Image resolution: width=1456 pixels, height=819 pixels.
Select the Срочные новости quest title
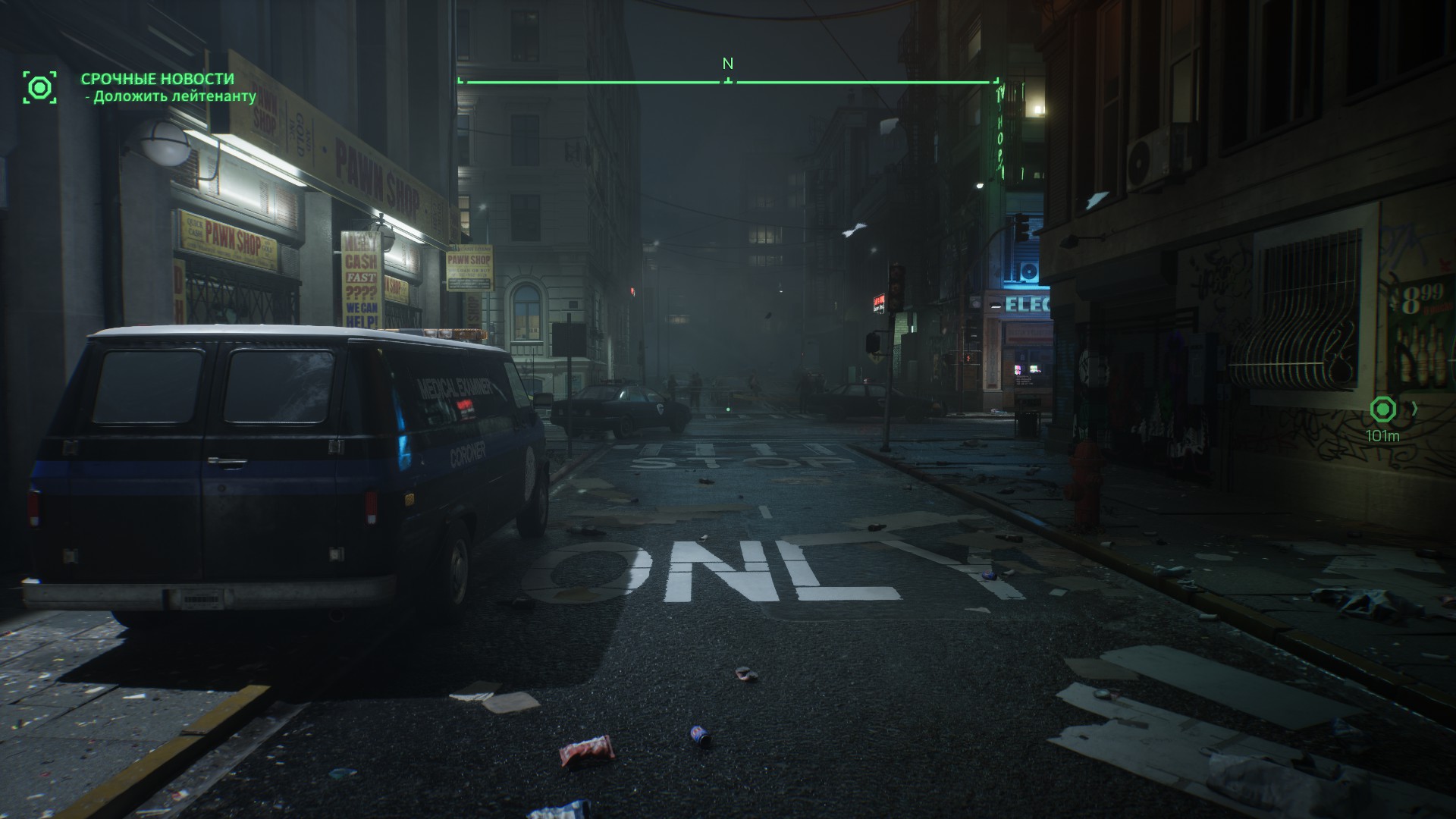point(158,79)
